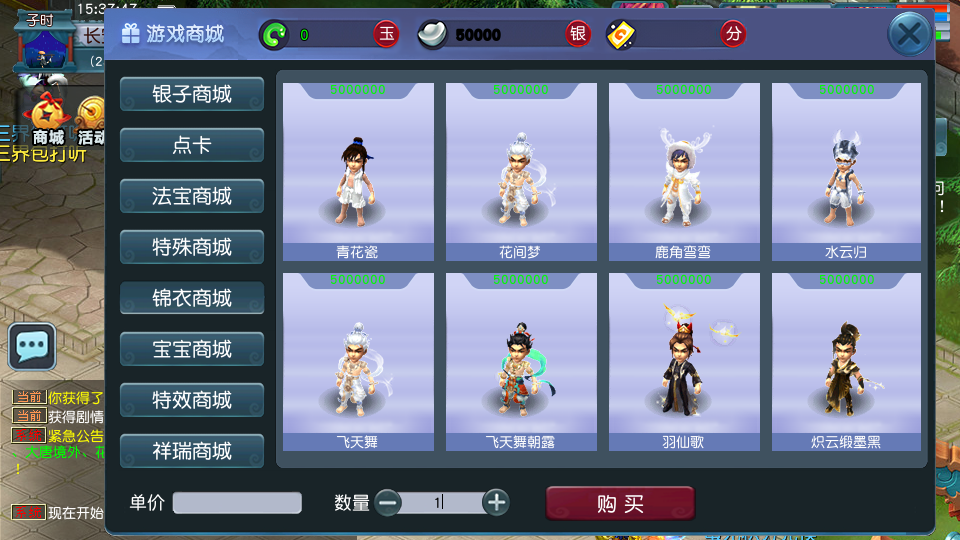Select the 水云归 costume
This screenshot has width=960, height=540.
847,172
